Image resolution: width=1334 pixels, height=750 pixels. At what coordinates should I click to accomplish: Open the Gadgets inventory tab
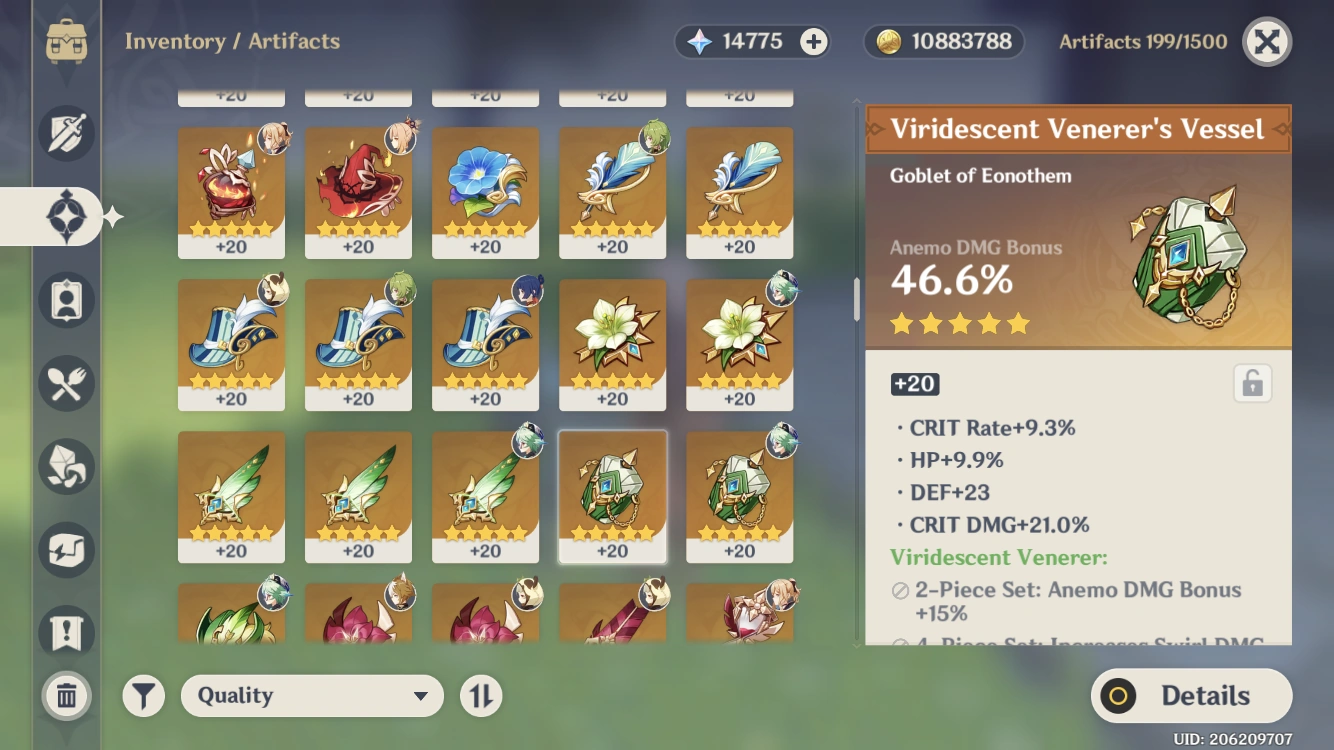(65, 549)
